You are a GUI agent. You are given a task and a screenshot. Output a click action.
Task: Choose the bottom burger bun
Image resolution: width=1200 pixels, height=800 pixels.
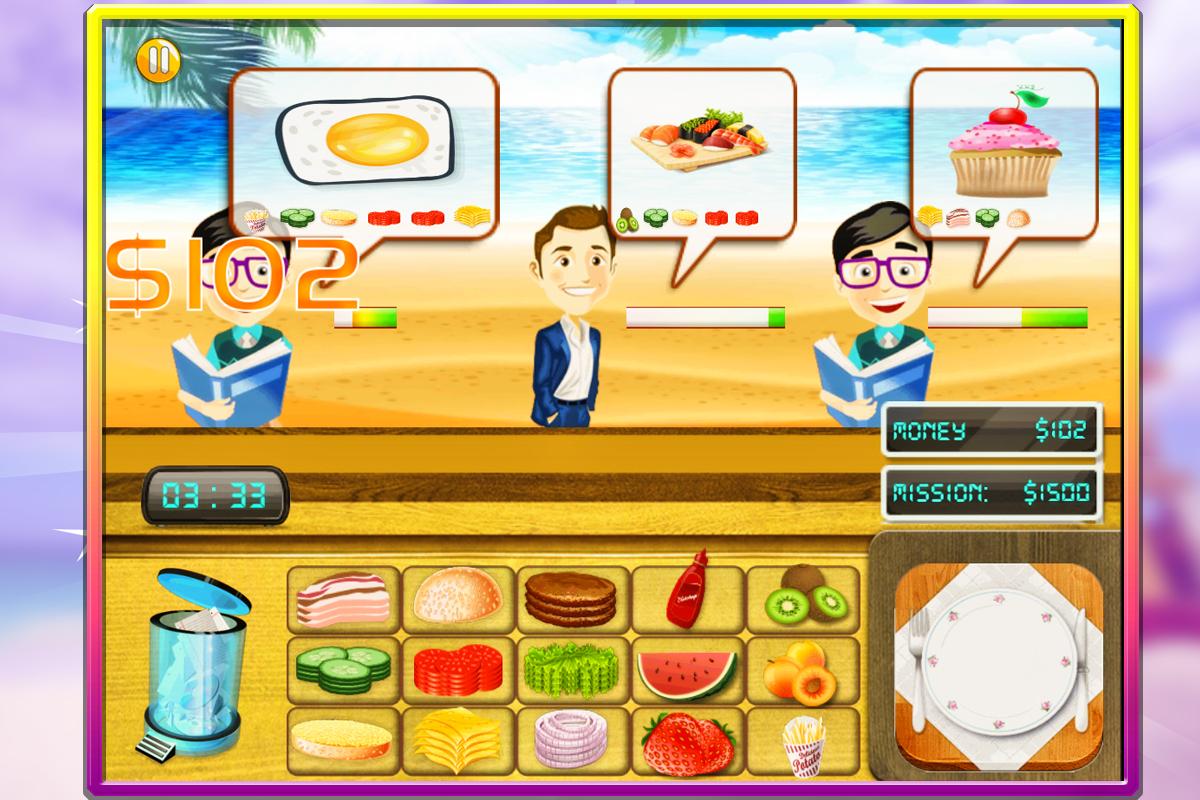(343, 740)
